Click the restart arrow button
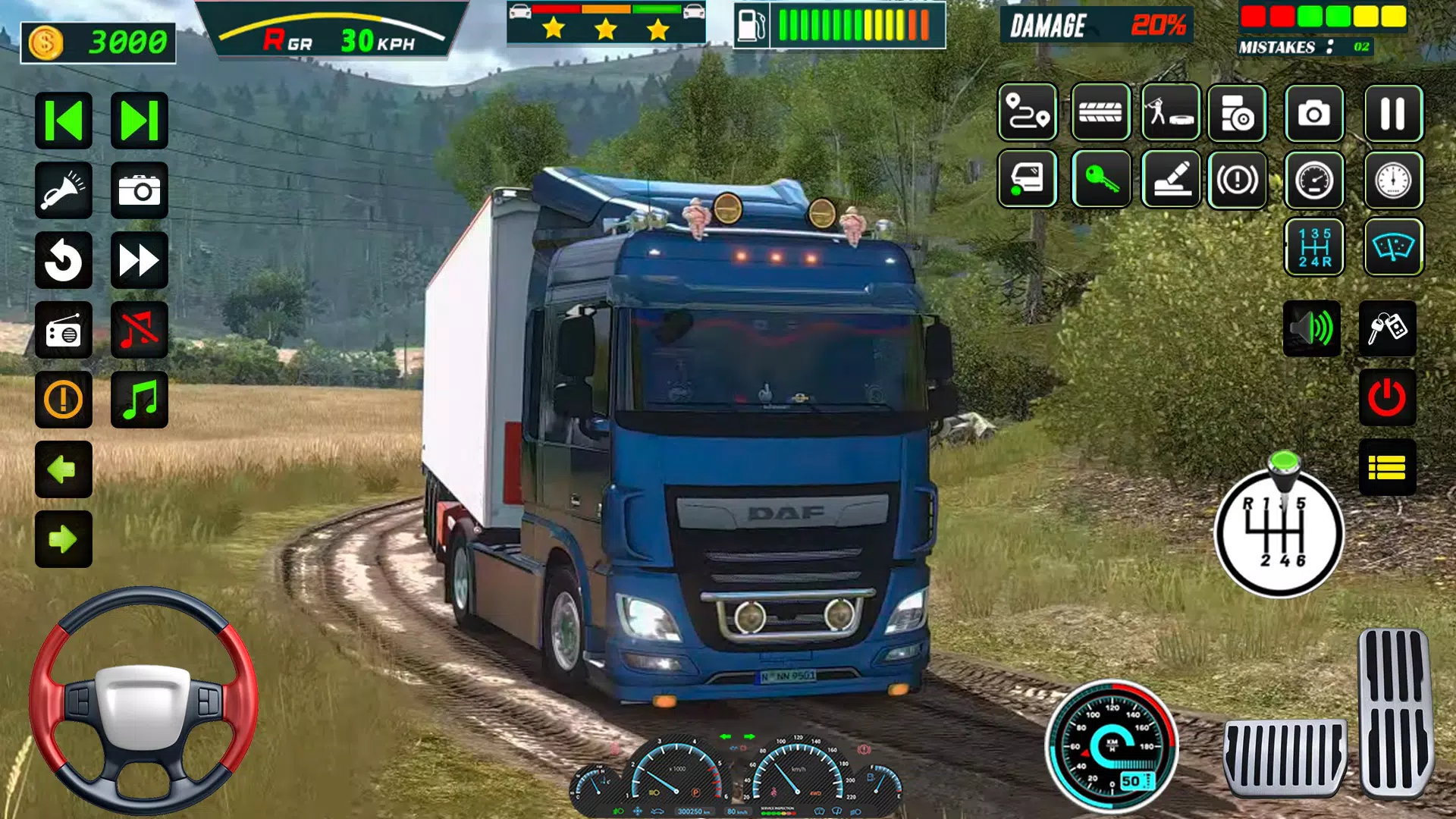 64,261
